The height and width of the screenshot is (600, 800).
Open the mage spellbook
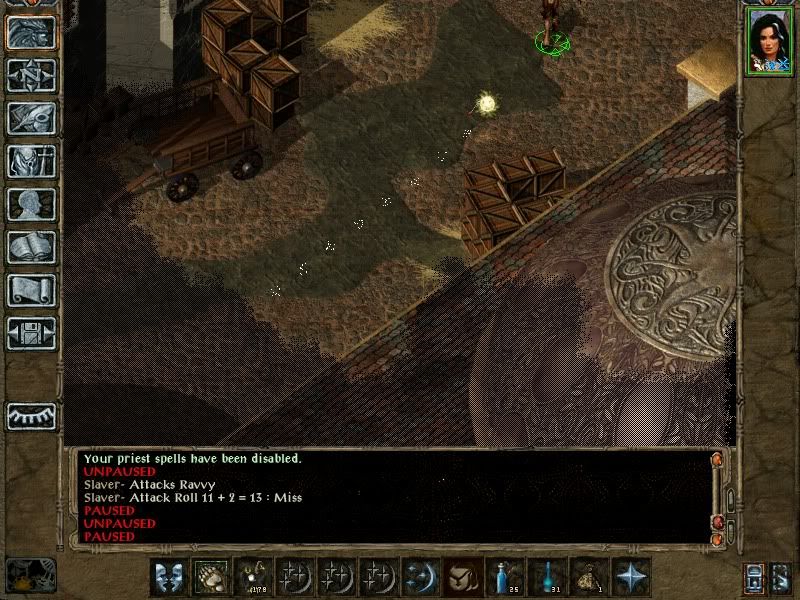coord(31,247)
